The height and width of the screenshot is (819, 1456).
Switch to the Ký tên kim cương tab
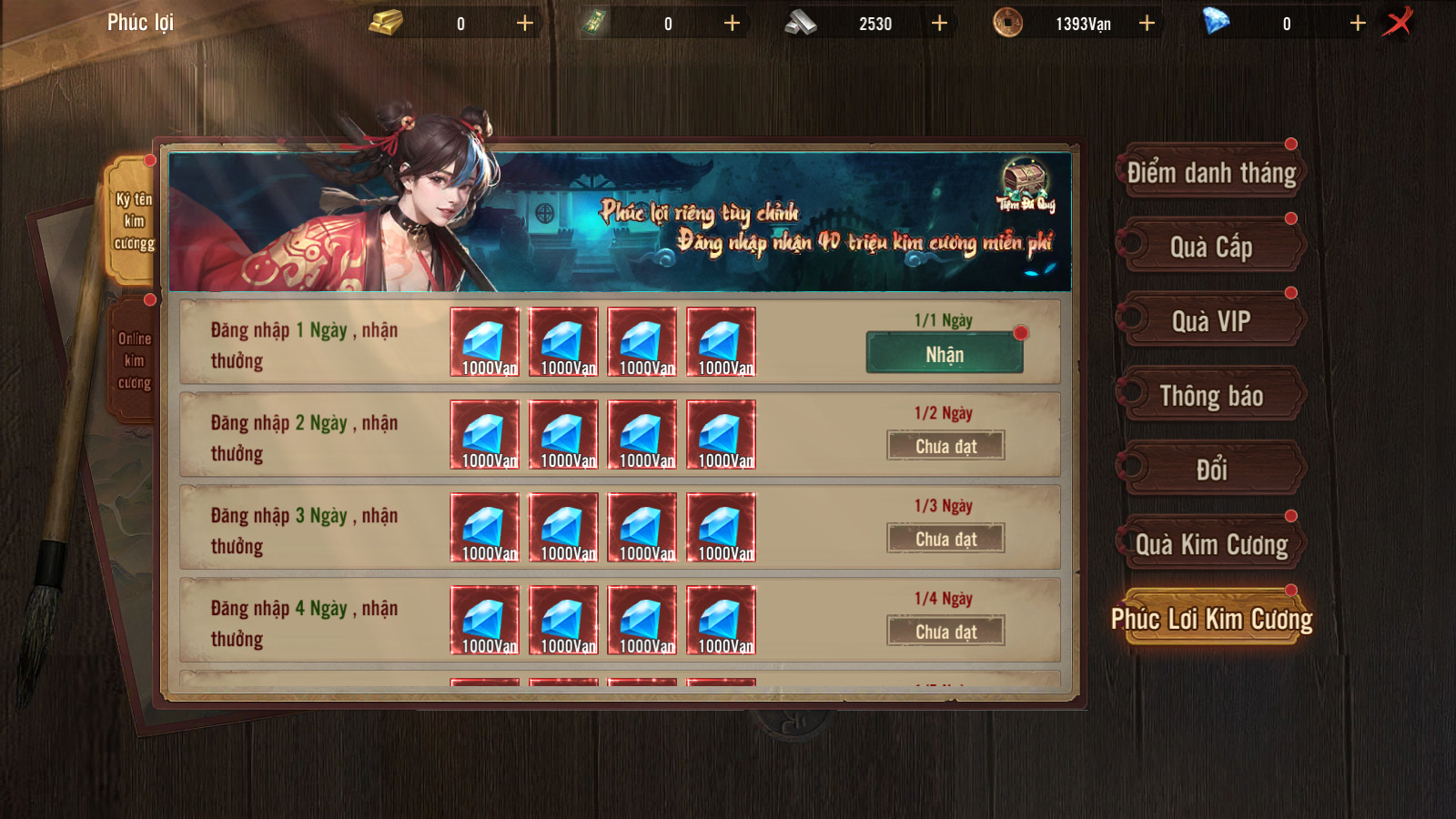tap(134, 221)
